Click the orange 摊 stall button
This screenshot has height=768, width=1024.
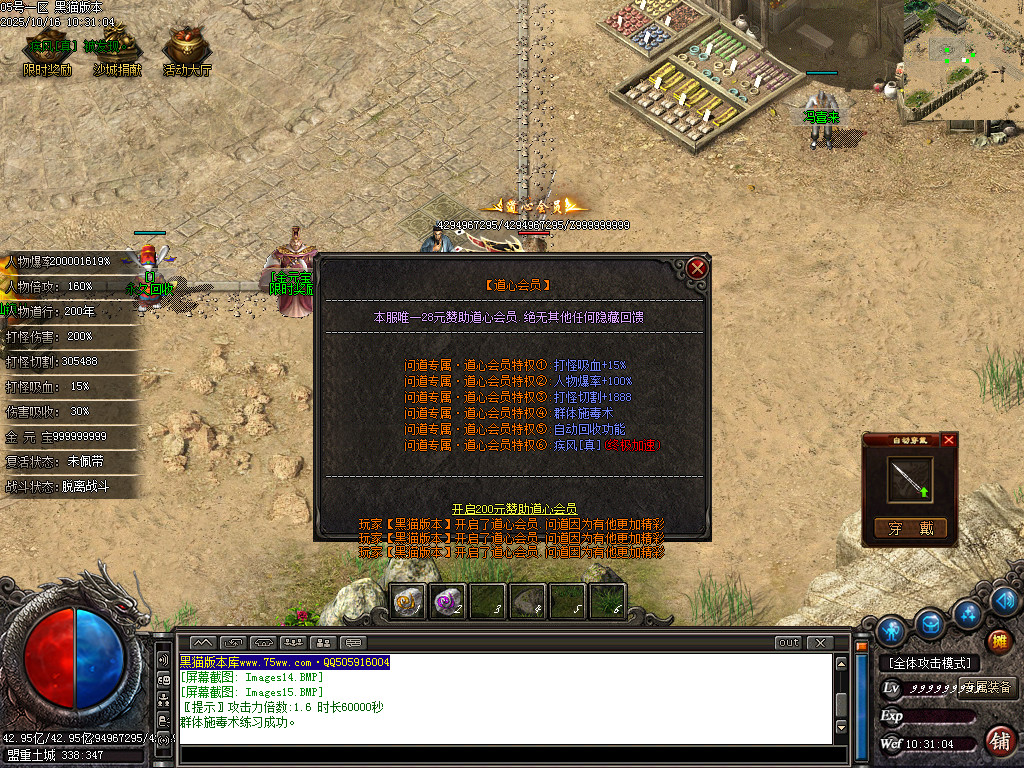coord(998,641)
